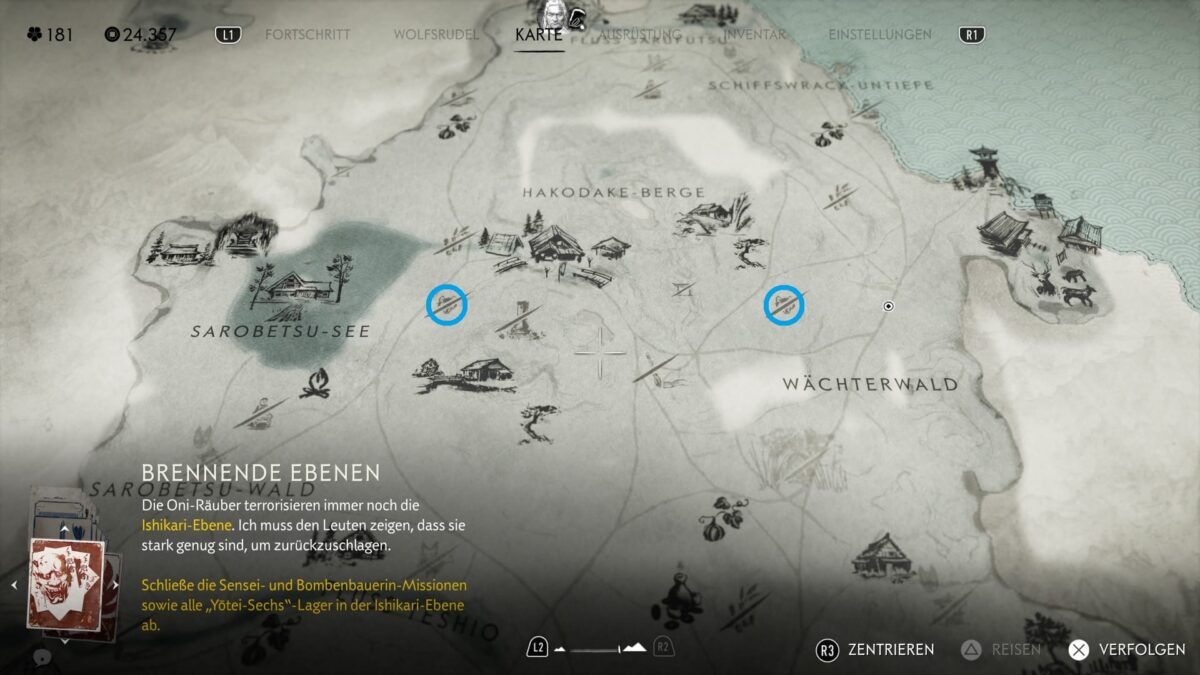Viewport: 1200px width, 675px height.
Task: Adjust the map zoom level bar
Action: click(600, 648)
